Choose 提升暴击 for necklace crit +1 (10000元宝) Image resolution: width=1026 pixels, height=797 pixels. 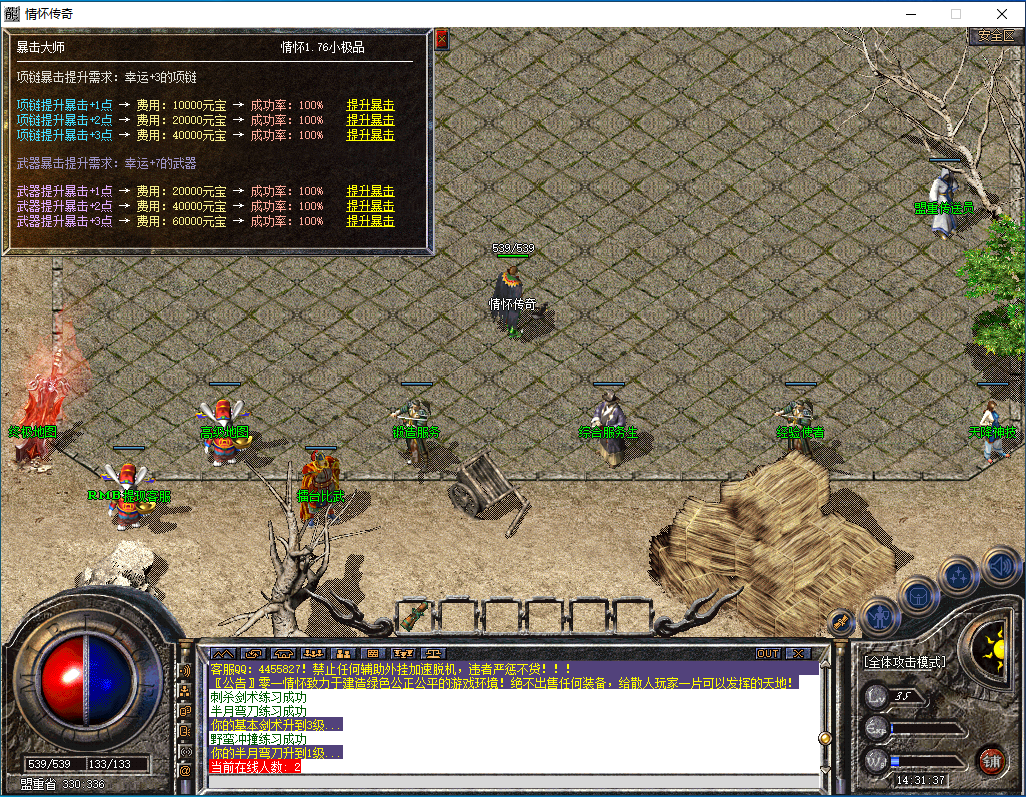(x=370, y=106)
